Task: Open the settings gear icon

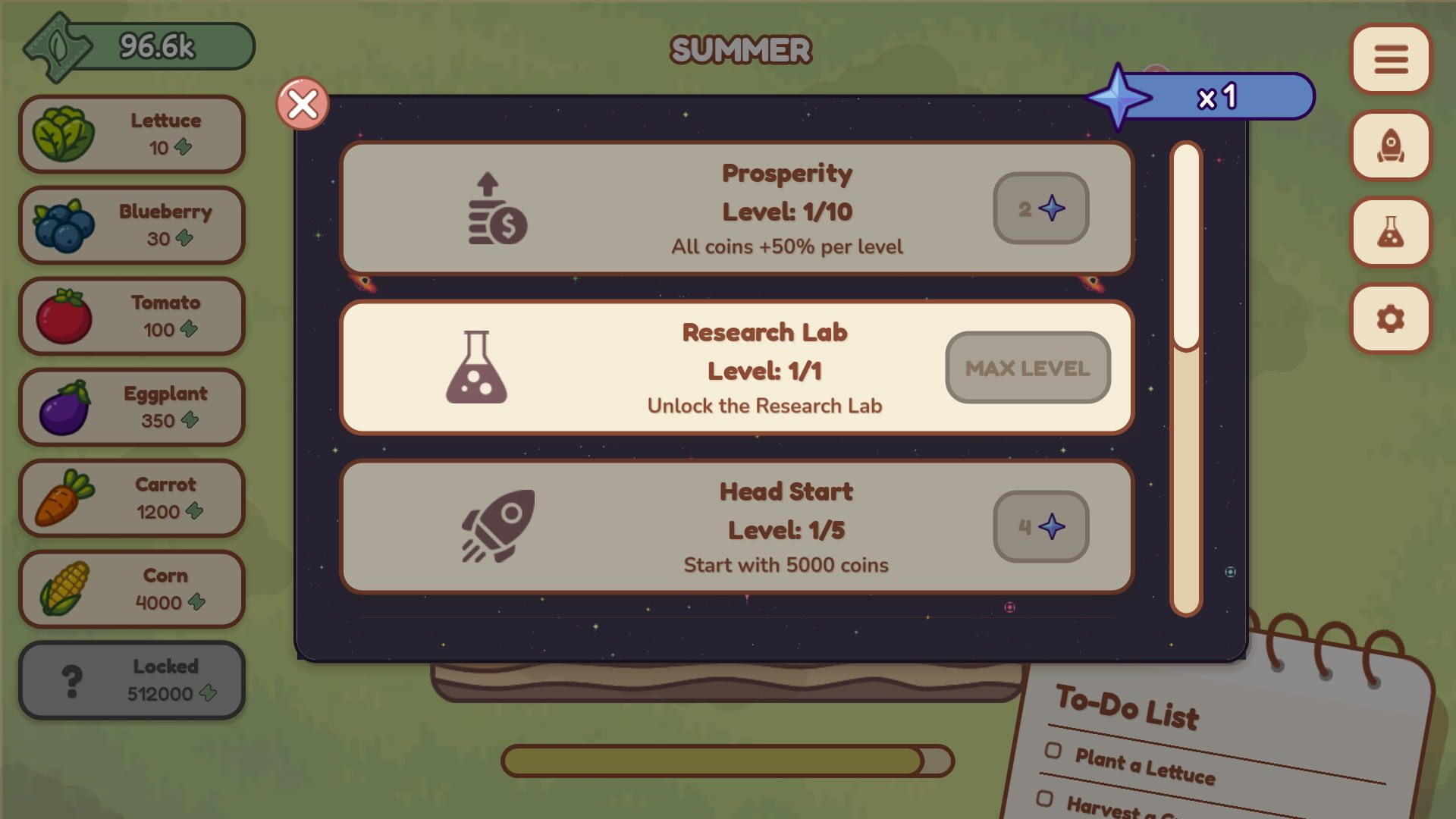Action: click(1390, 319)
